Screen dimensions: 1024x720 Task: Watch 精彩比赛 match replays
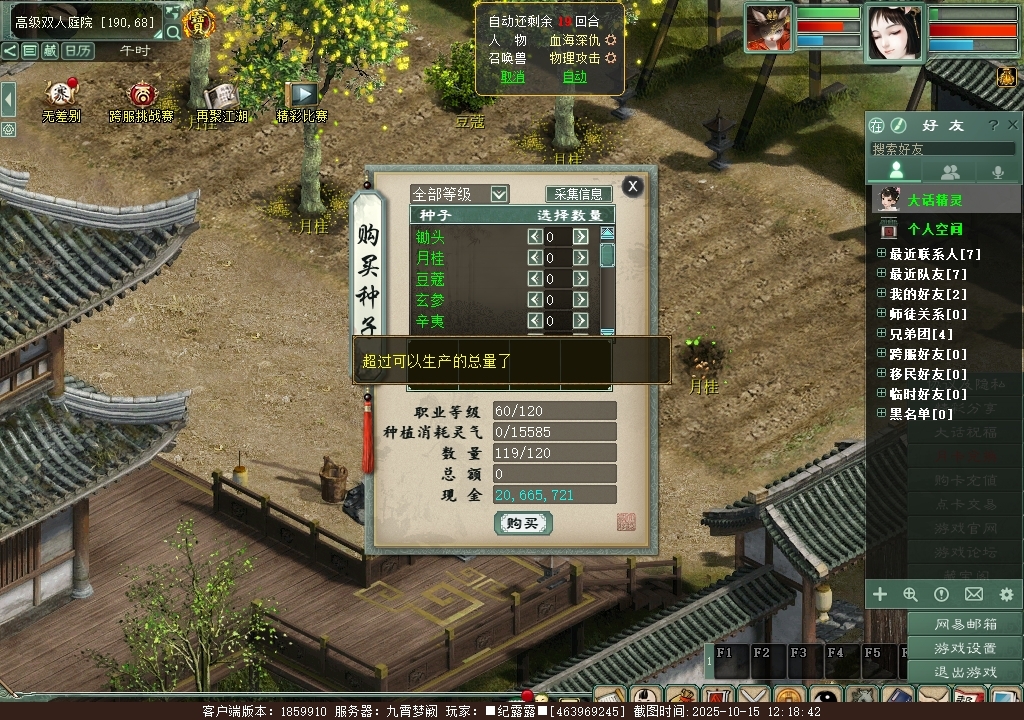pyautogui.click(x=302, y=95)
